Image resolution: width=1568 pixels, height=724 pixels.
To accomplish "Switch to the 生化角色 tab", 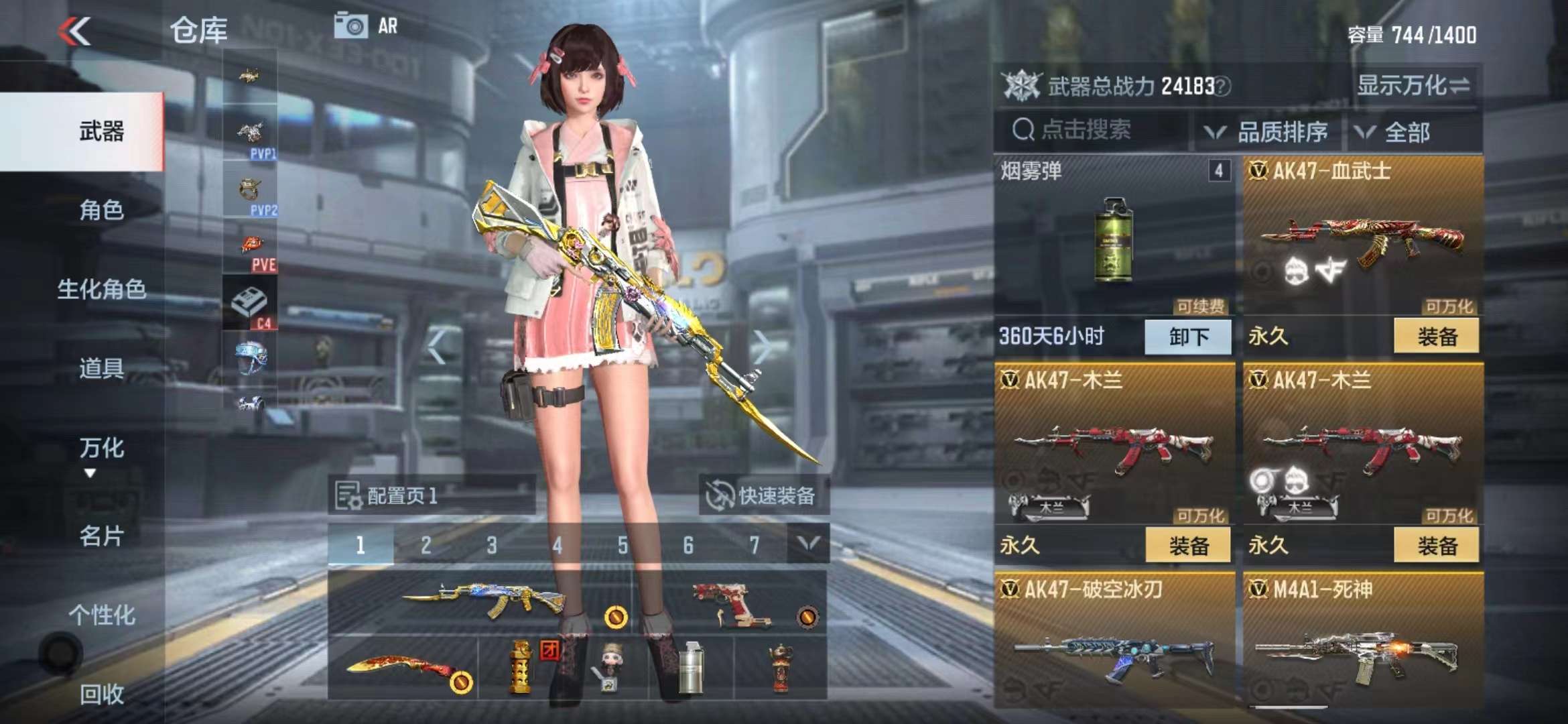I will 101,289.
